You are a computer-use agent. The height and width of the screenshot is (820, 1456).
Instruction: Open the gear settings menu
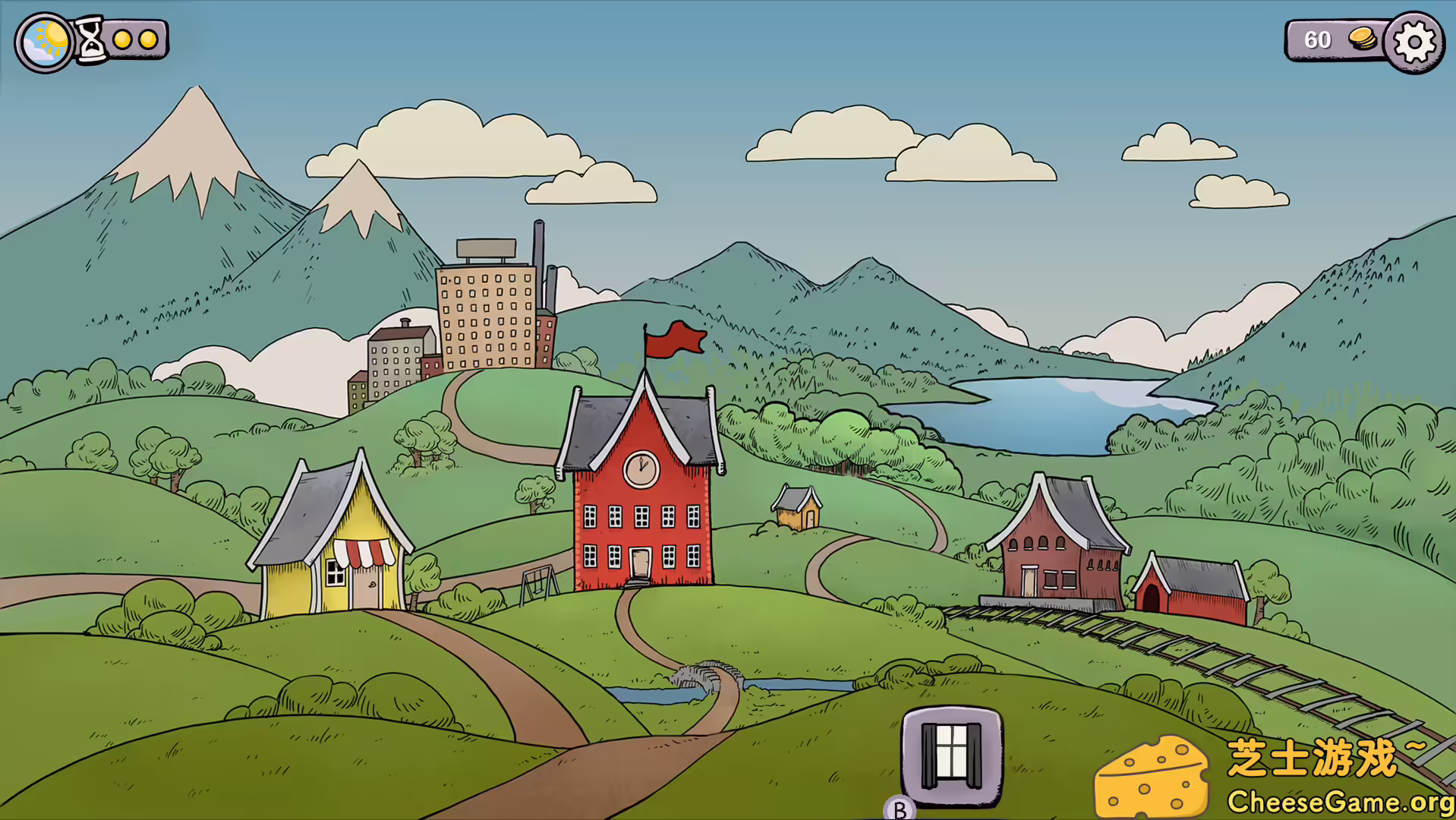[1414, 43]
